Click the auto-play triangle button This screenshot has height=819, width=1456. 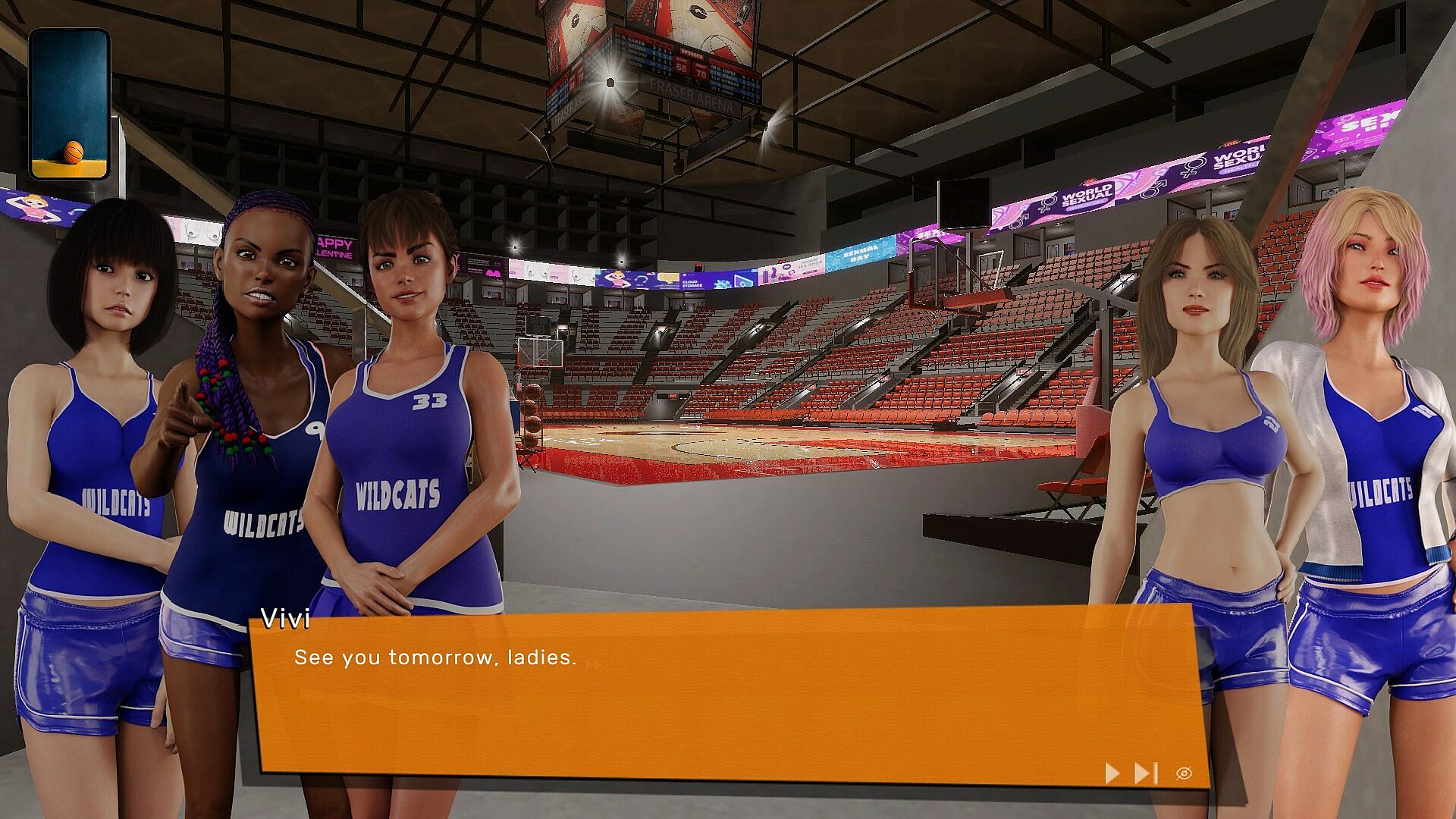[x=1112, y=773]
